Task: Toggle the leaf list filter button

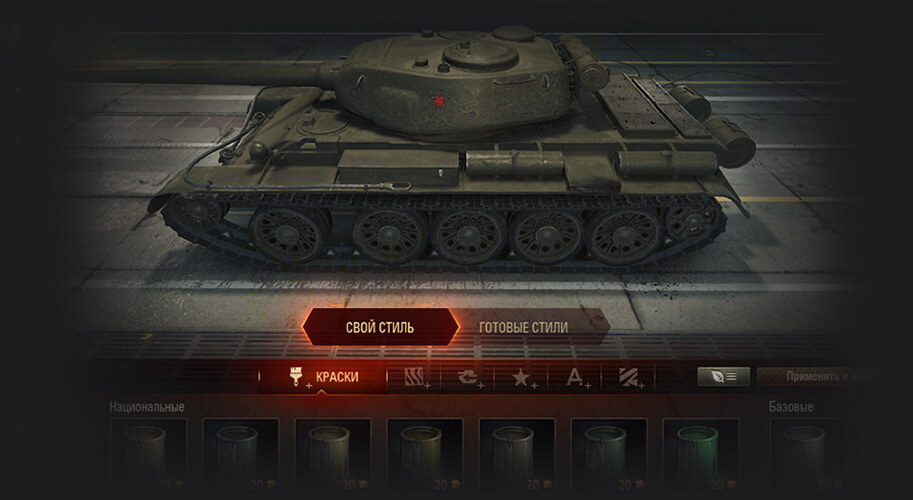Action: [x=722, y=376]
